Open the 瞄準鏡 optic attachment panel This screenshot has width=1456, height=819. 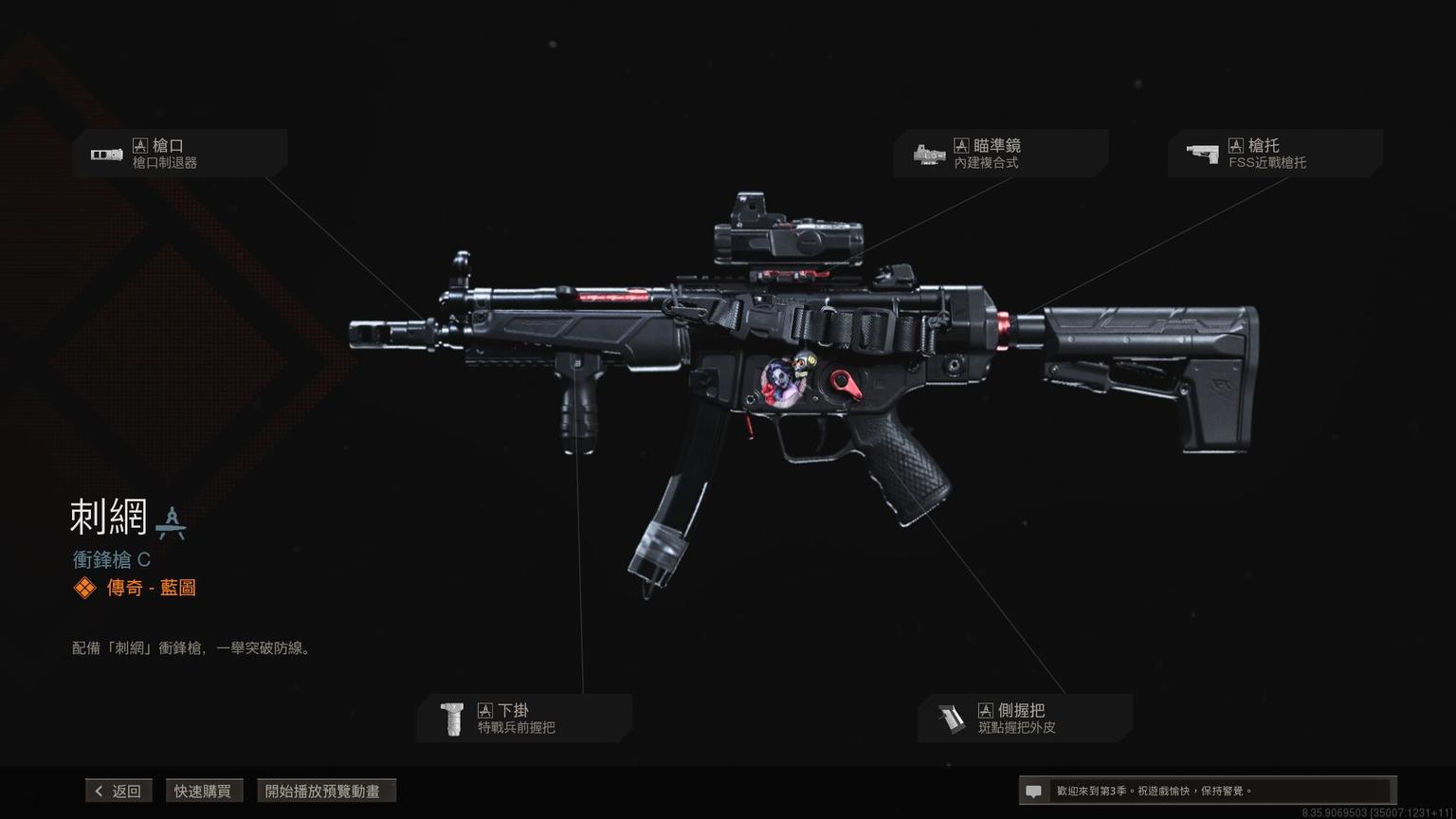(1000, 154)
